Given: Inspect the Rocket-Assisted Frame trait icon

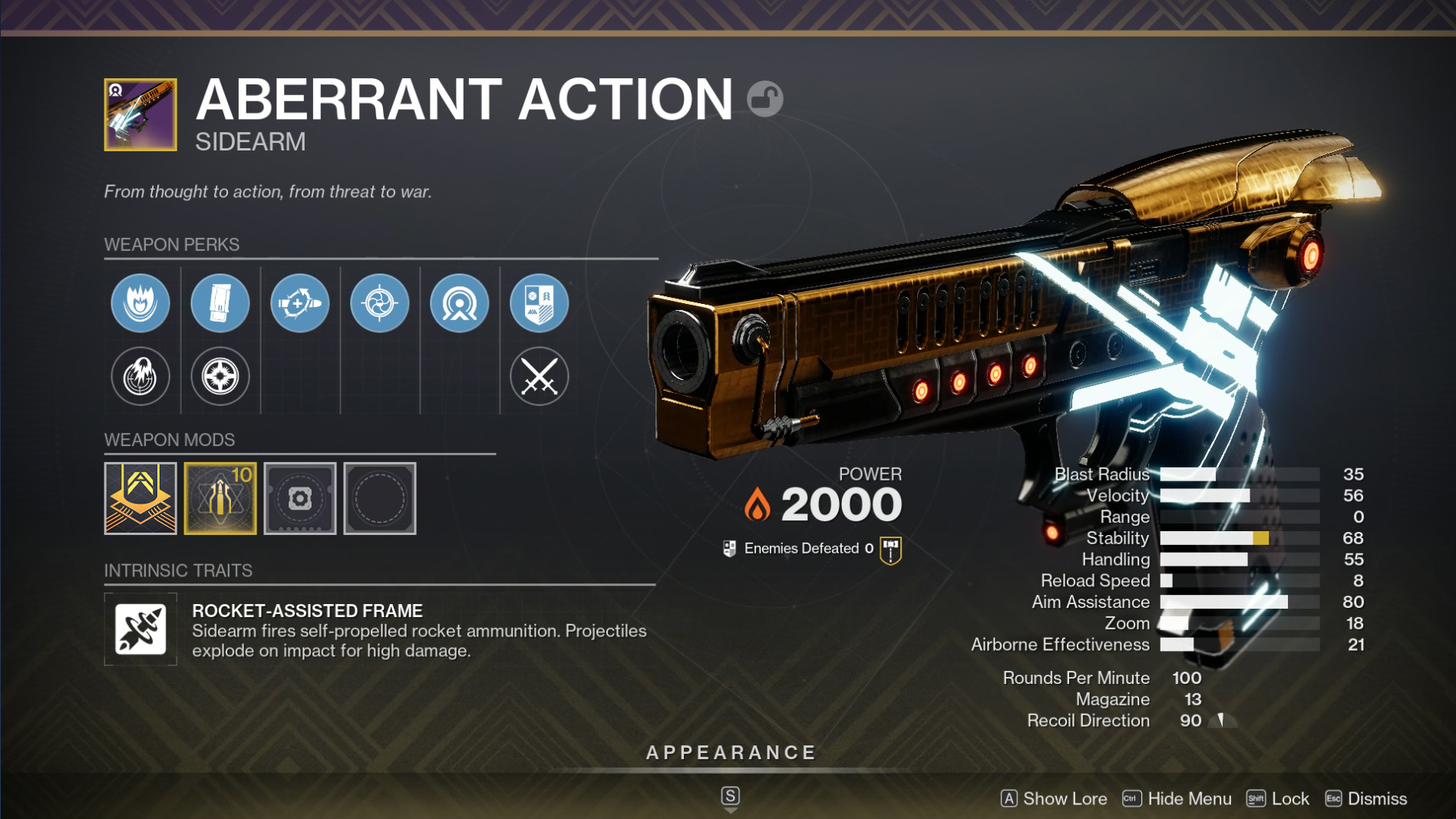Looking at the screenshot, I should point(140,629).
